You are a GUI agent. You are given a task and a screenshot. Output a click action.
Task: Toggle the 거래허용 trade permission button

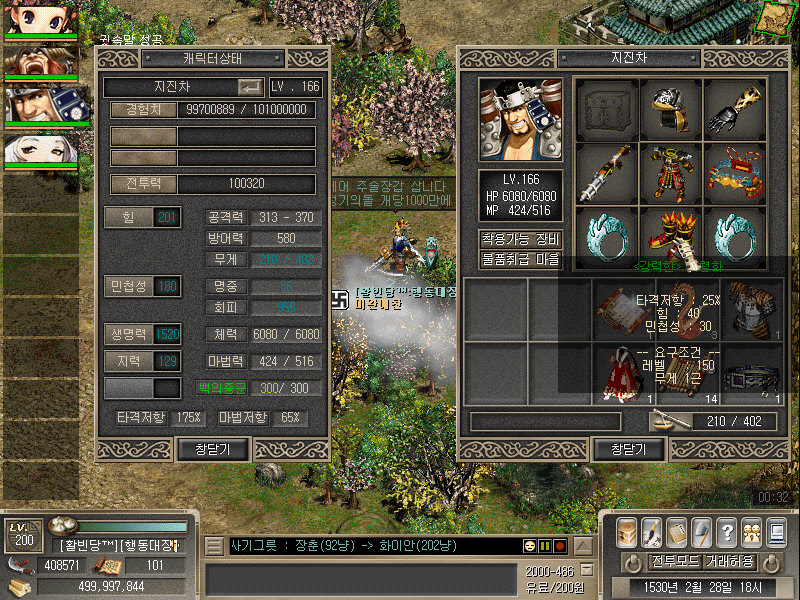(728, 561)
